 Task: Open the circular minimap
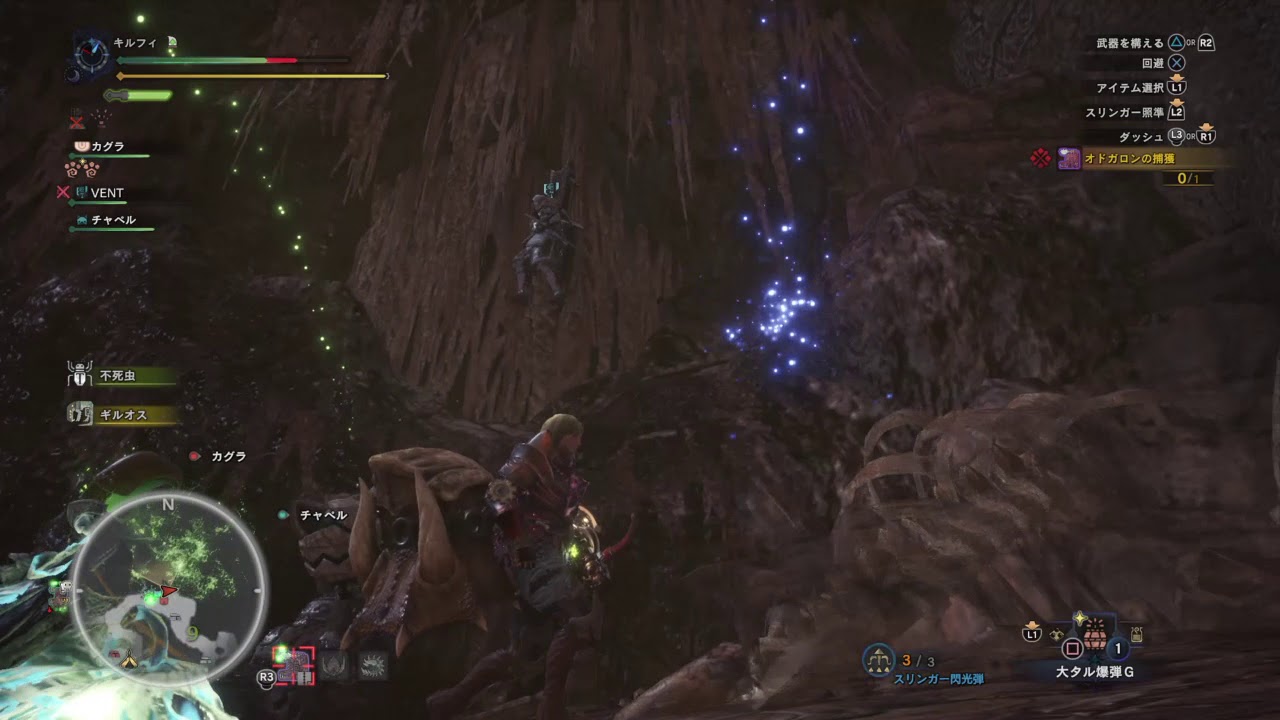click(168, 589)
